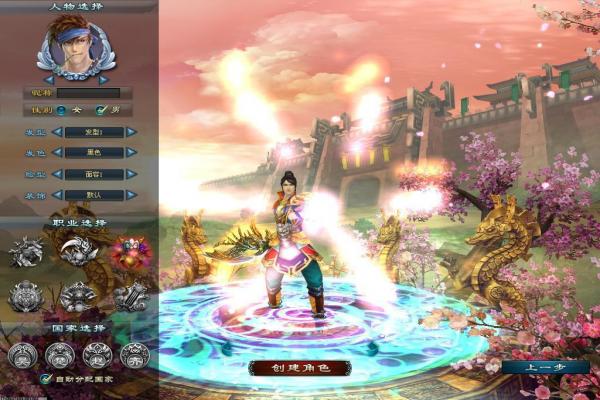Type a nickname in the 昵称 field
The width and height of the screenshot is (600, 400).
pyautogui.click(x=88, y=93)
